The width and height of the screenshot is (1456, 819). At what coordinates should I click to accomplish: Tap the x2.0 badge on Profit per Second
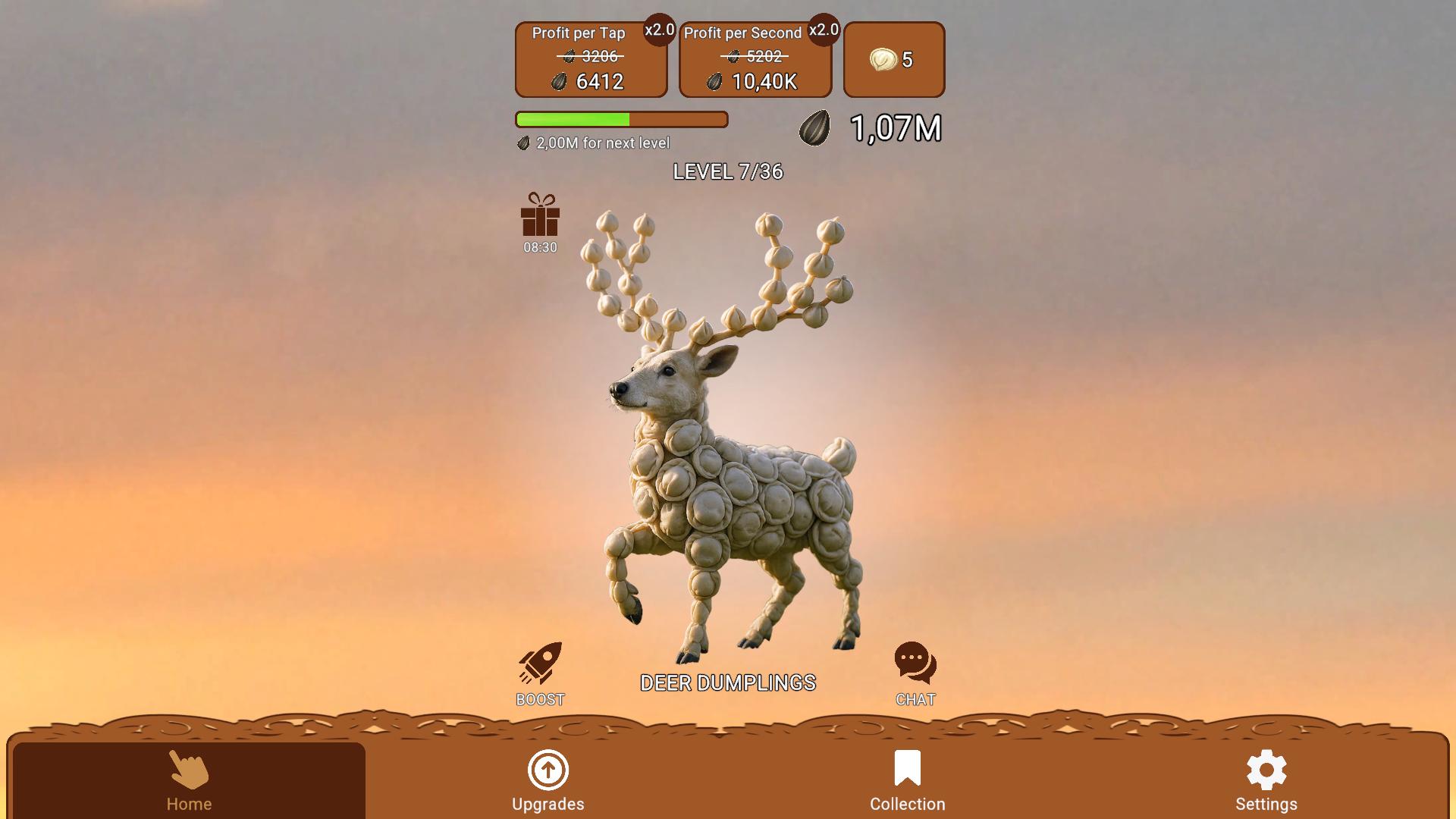point(823,30)
